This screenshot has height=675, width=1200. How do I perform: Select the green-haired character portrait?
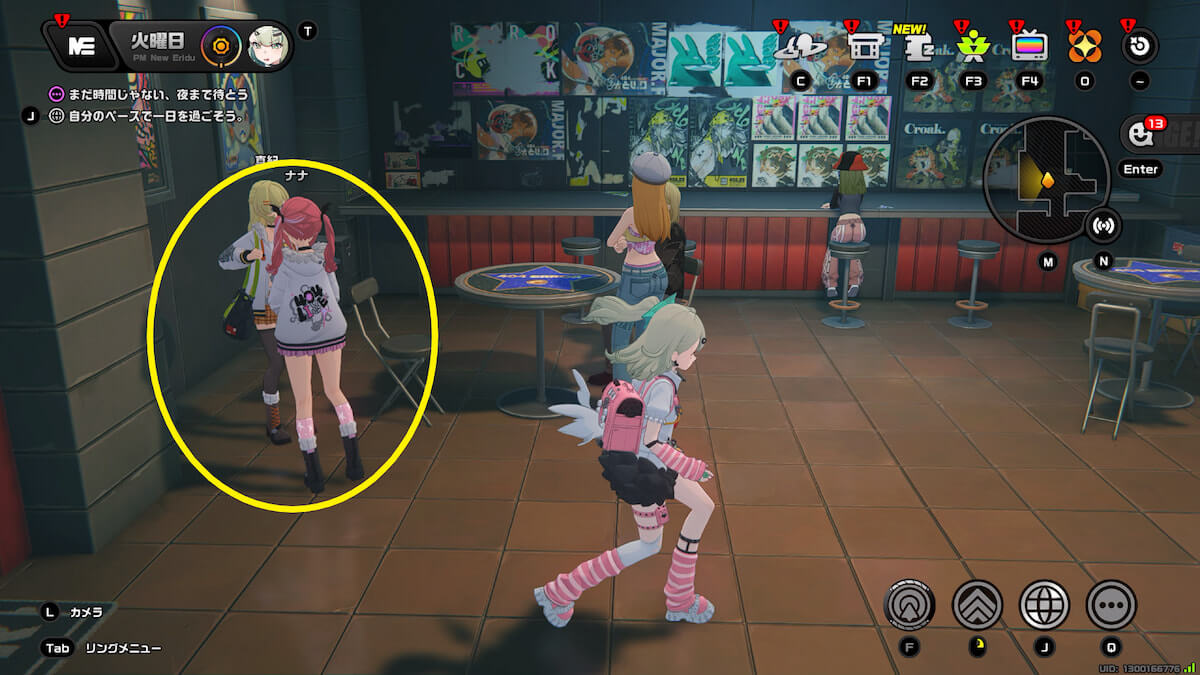pyautogui.click(x=267, y=46)
